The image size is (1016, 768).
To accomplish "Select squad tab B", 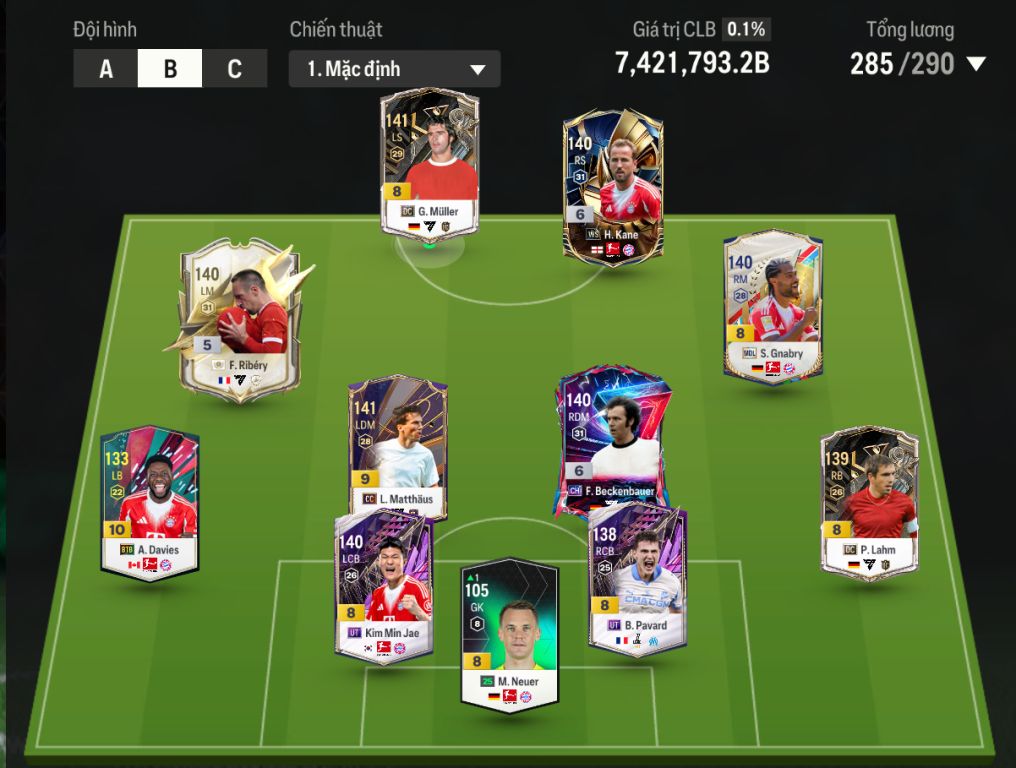I will point(170,69).
